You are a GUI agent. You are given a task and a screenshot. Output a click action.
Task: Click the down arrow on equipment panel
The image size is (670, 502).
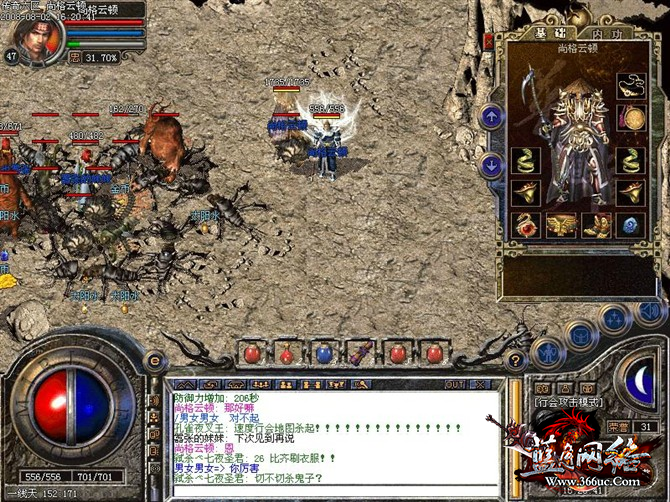point(491,165)
